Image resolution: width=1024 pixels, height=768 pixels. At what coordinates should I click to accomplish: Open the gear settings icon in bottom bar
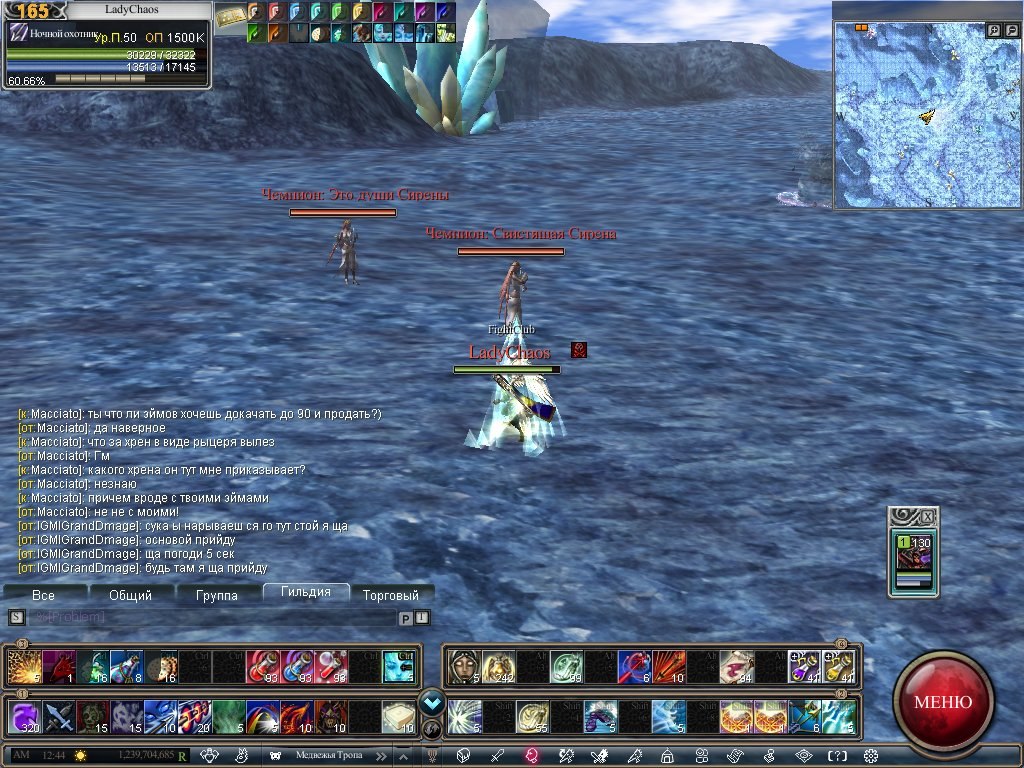[870, 756]
